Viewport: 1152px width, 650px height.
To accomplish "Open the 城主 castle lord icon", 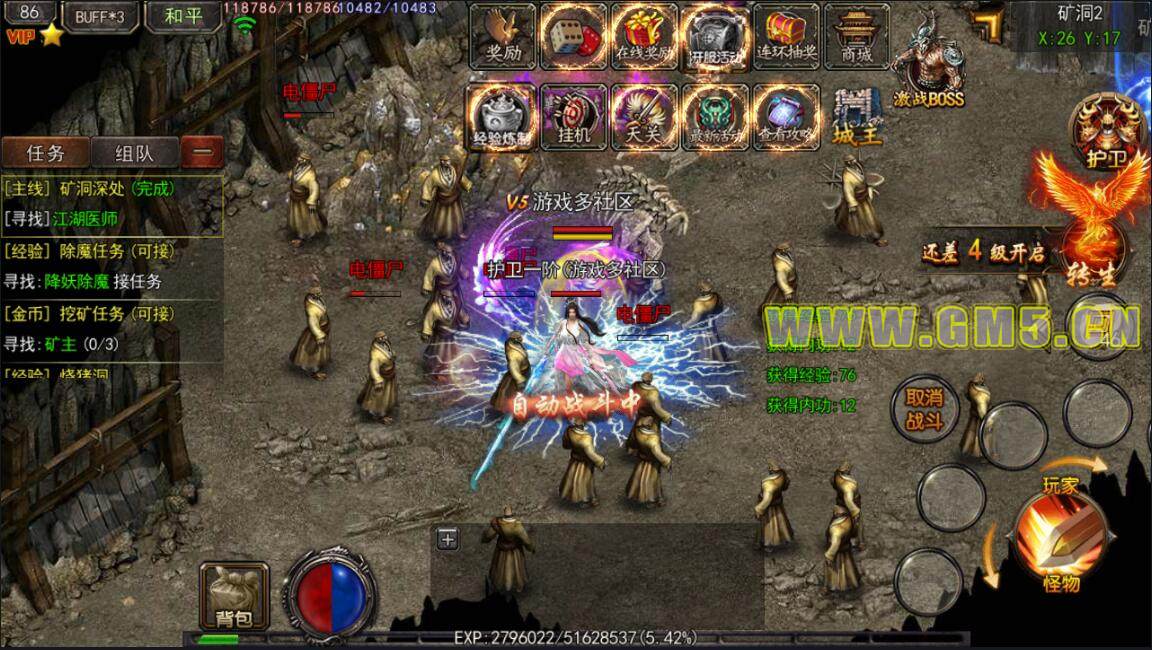I will point(858,116).
